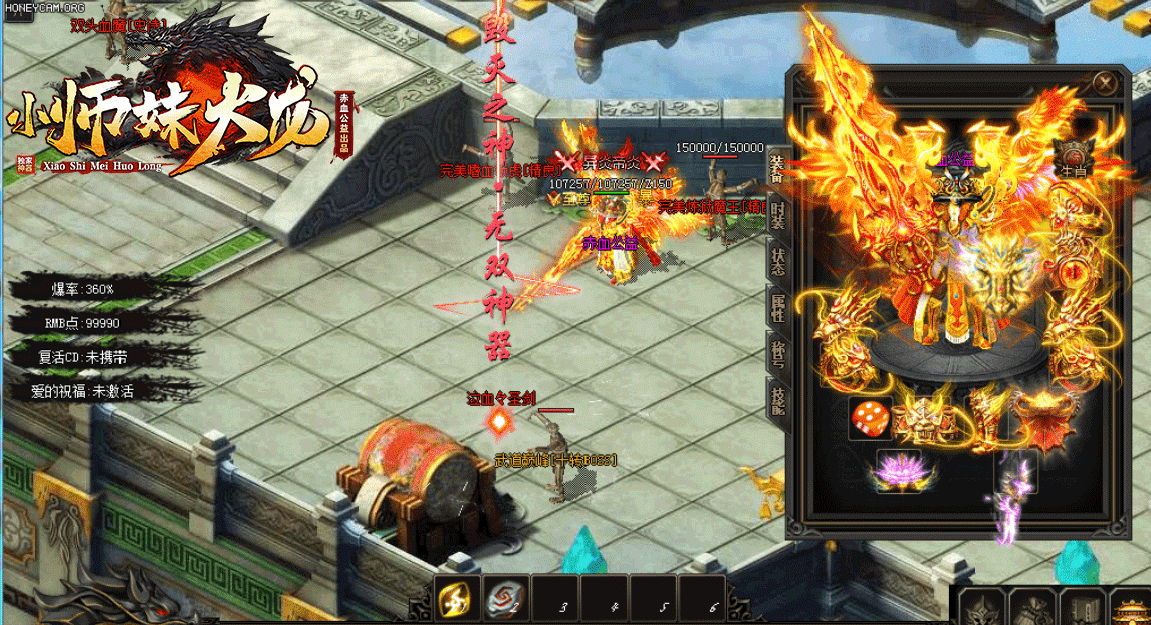Select the purple lotus item slot
This screenshot has height=625, width=1151.
click(897, 470)
